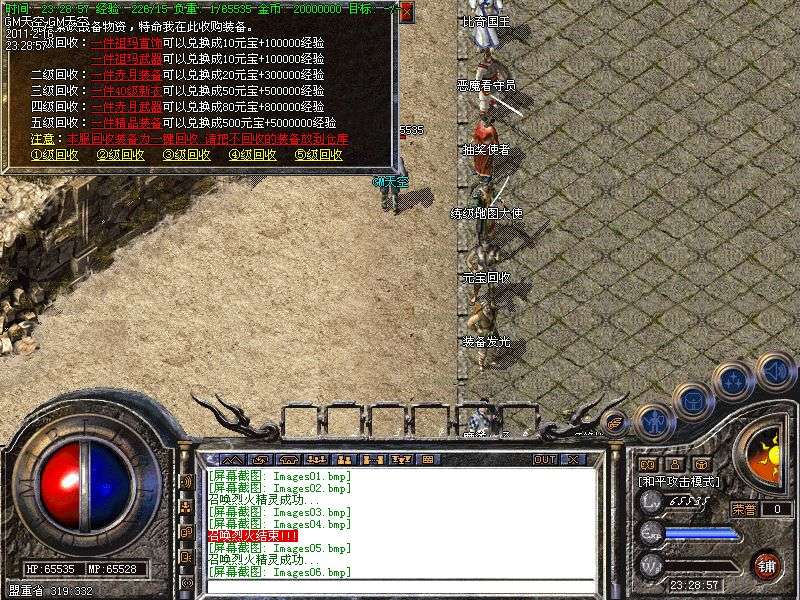The image size is (800, 600).
Task: Click the OUT button above the chat
Action: 545,459
